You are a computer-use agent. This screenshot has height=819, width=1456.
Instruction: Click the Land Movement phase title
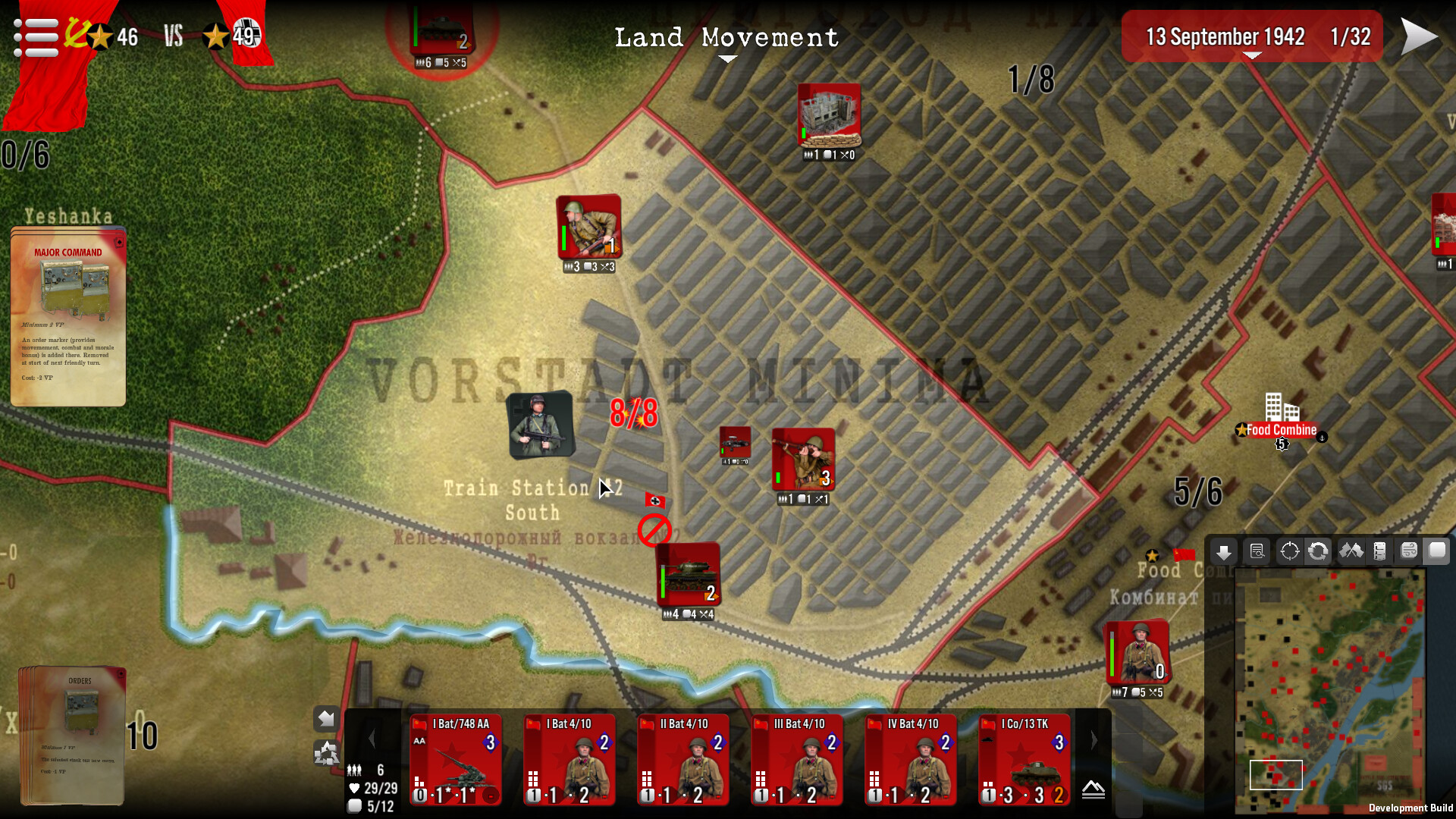(x=727, y=37)
